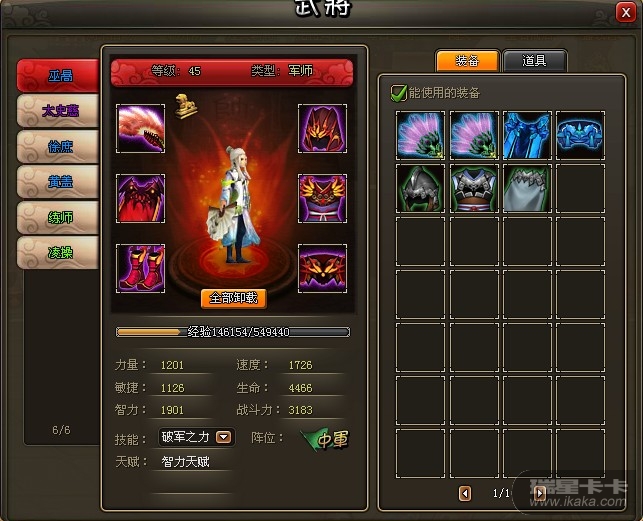Pick the grey iron helmet in inventory
Image resolution: width=643 pixels, height=521 pixels.
tap(421, 188)
